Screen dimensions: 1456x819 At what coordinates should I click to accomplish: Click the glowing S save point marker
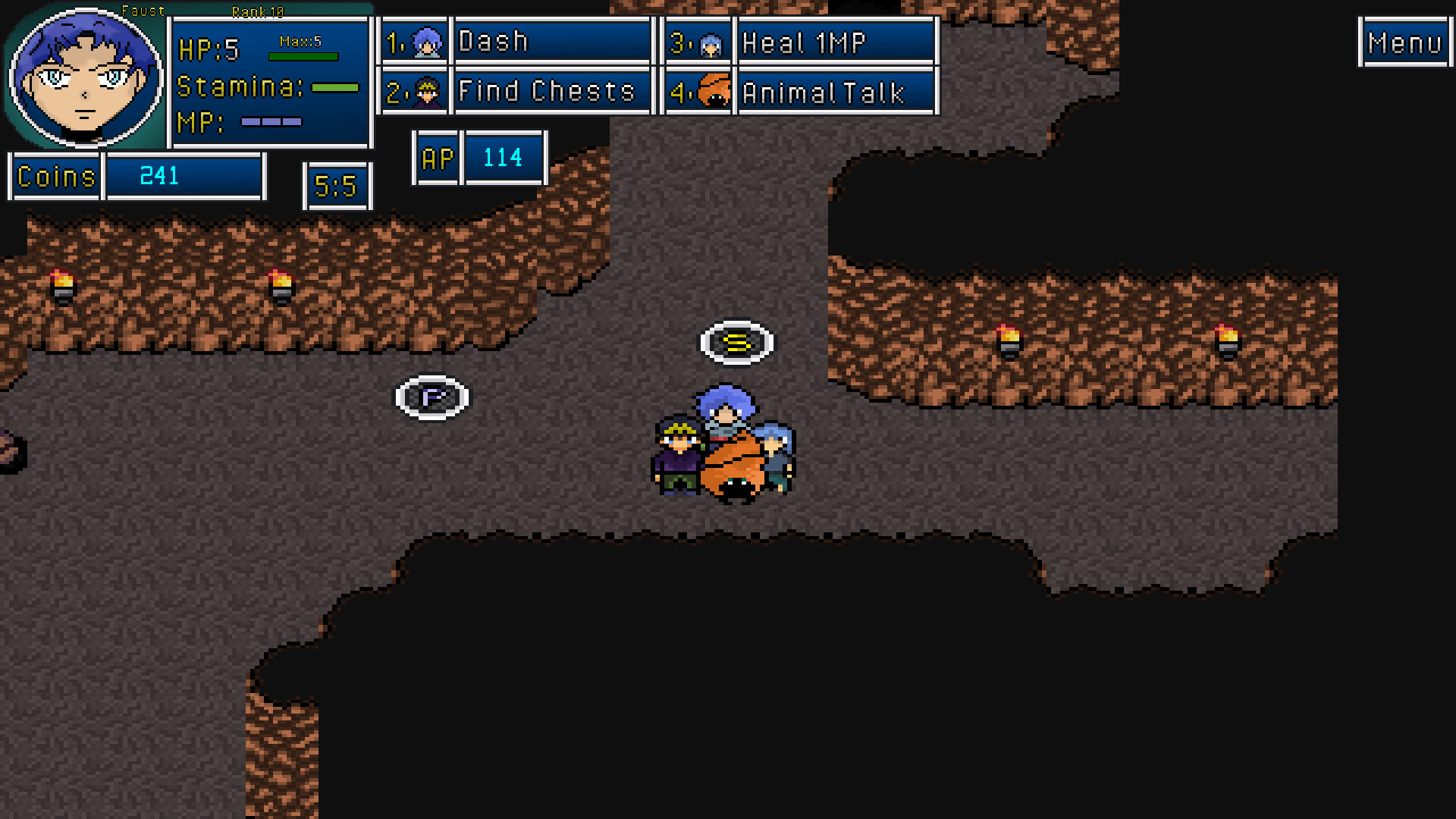click(x=736, y=343)
